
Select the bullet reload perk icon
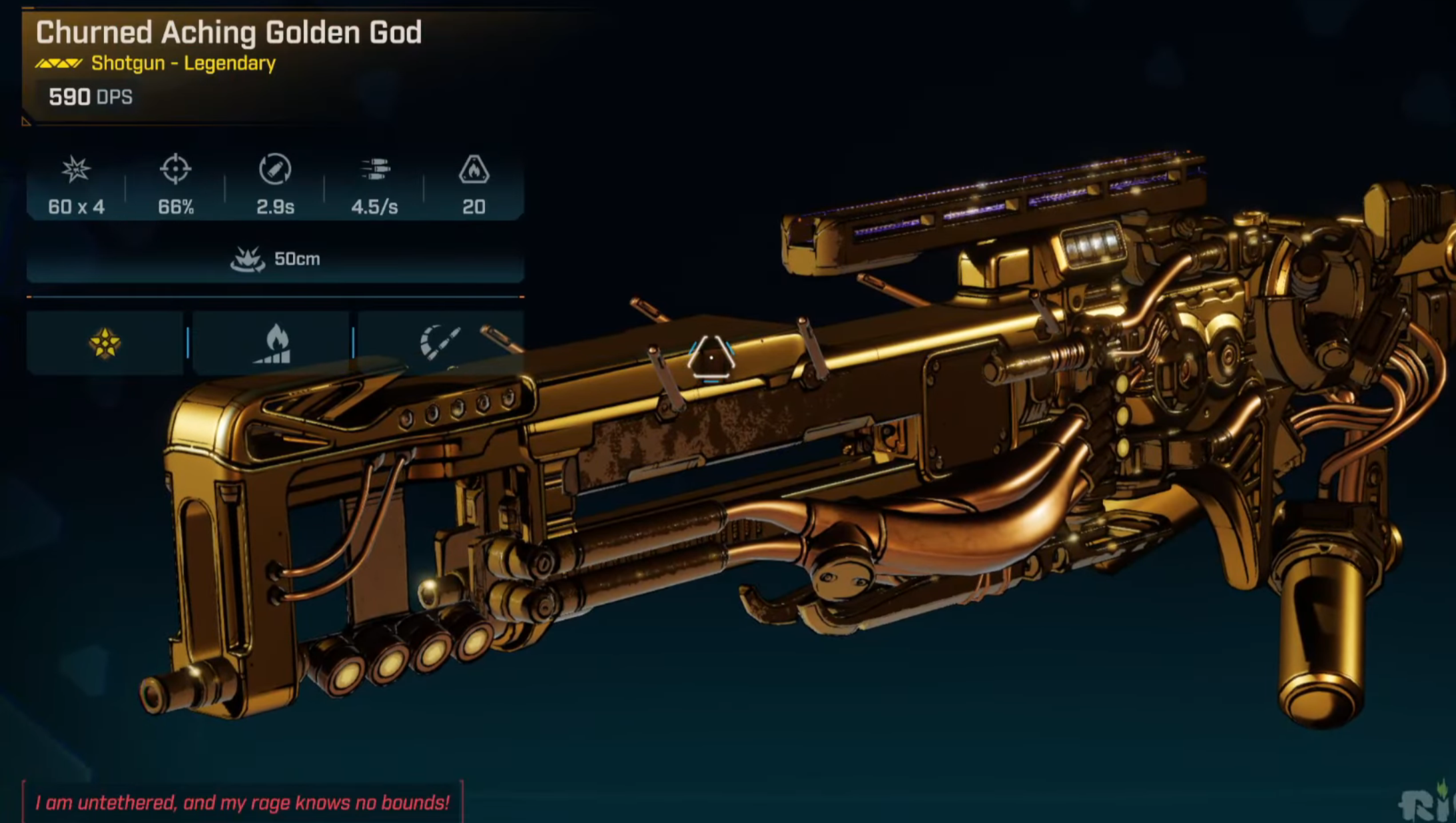click(439, 342)
